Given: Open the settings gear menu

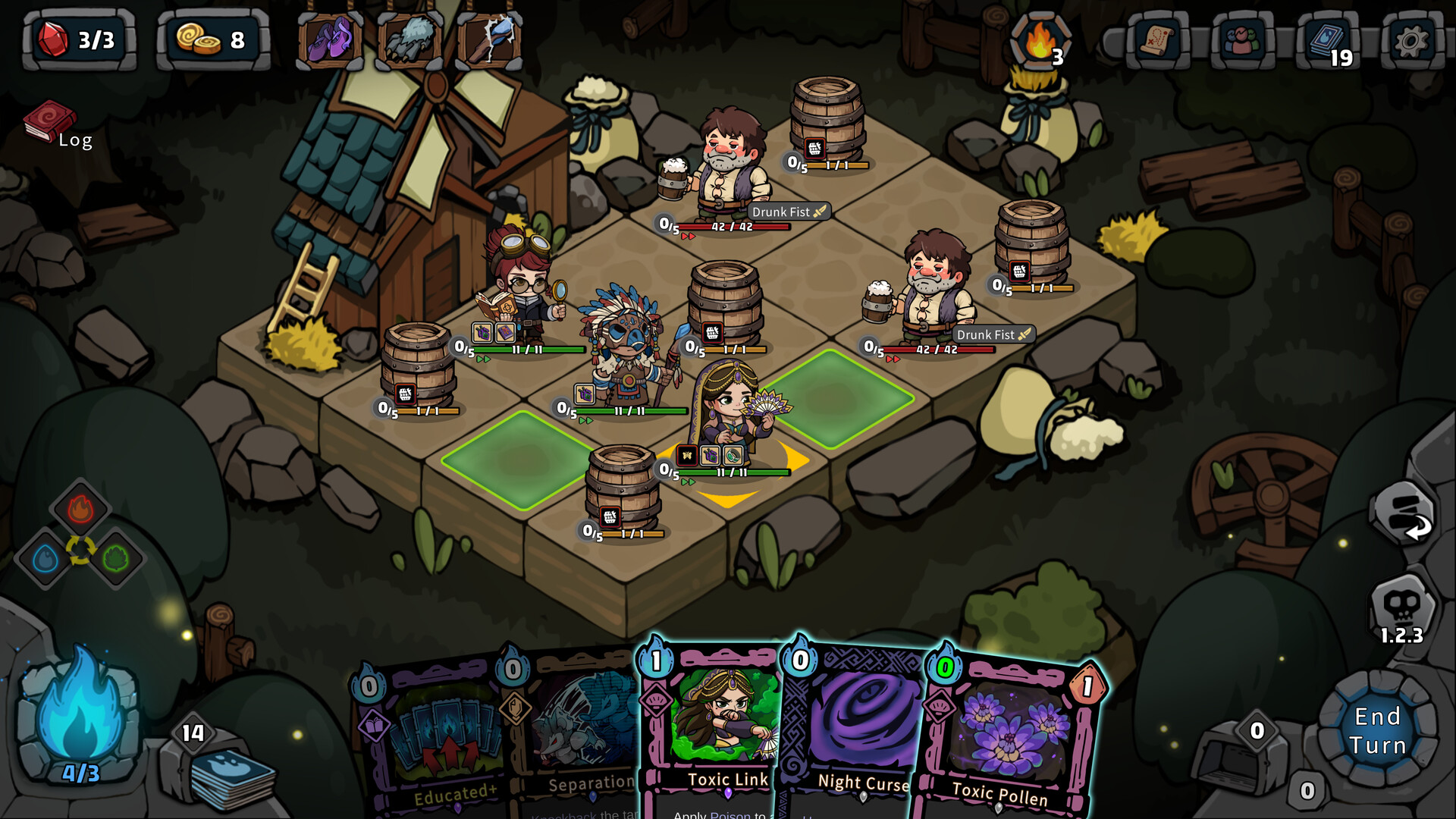Looking at the screenshot, I should pyautogui.click(x=1410, y=41).
